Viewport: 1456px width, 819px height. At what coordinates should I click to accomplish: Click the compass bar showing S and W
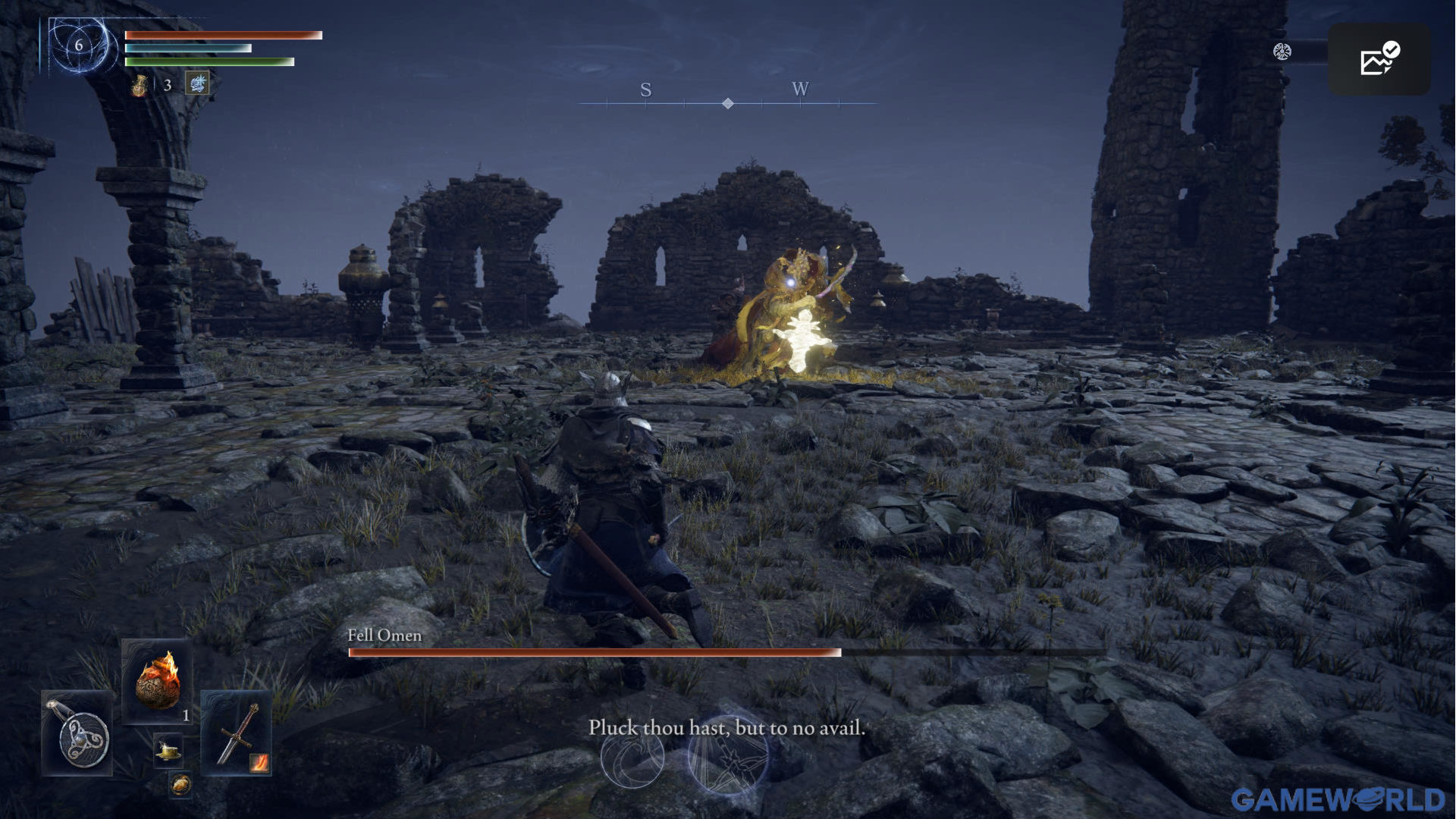click(726, 96)
